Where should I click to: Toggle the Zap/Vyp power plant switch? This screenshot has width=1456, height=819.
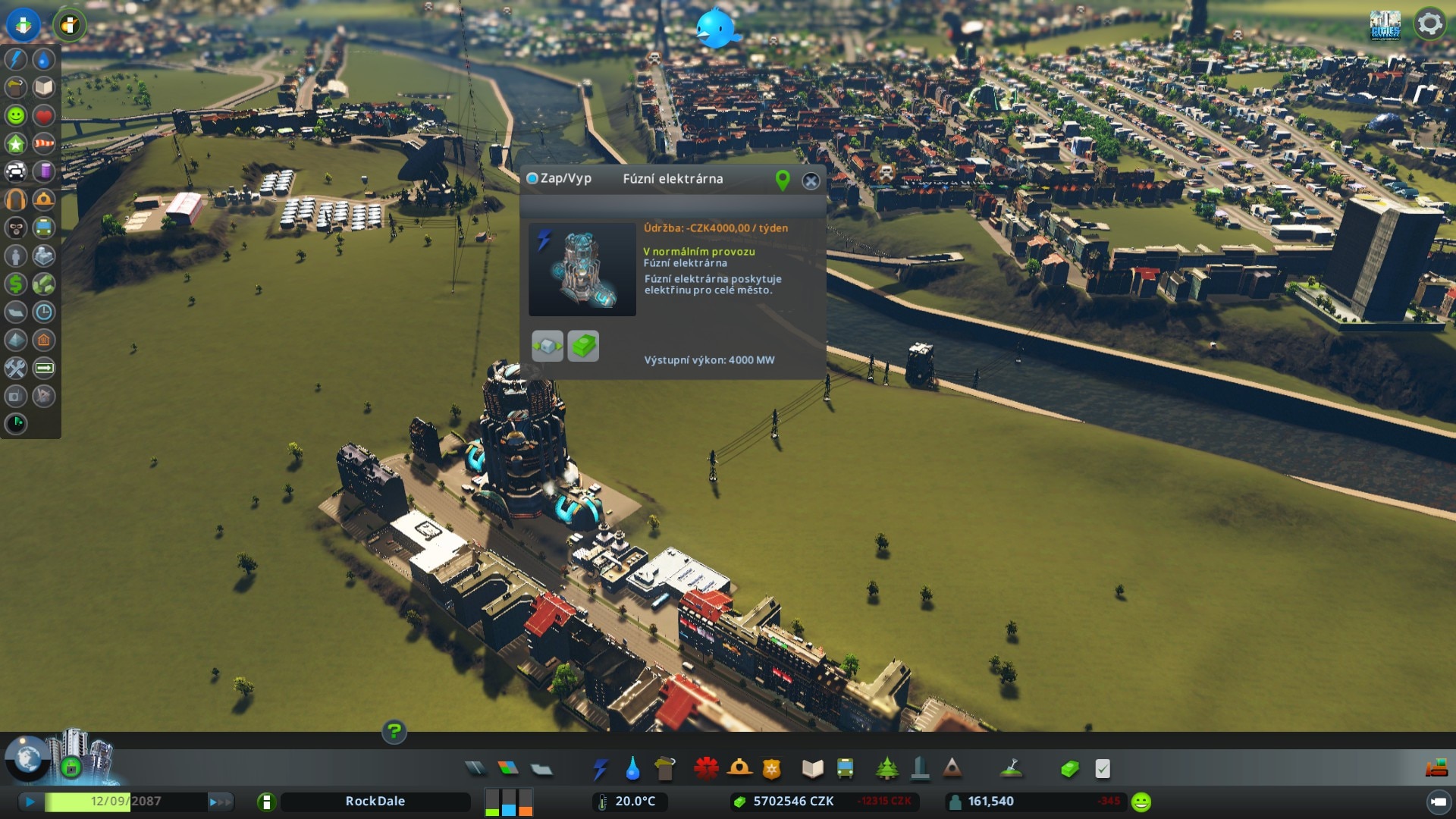coord(532,179)
